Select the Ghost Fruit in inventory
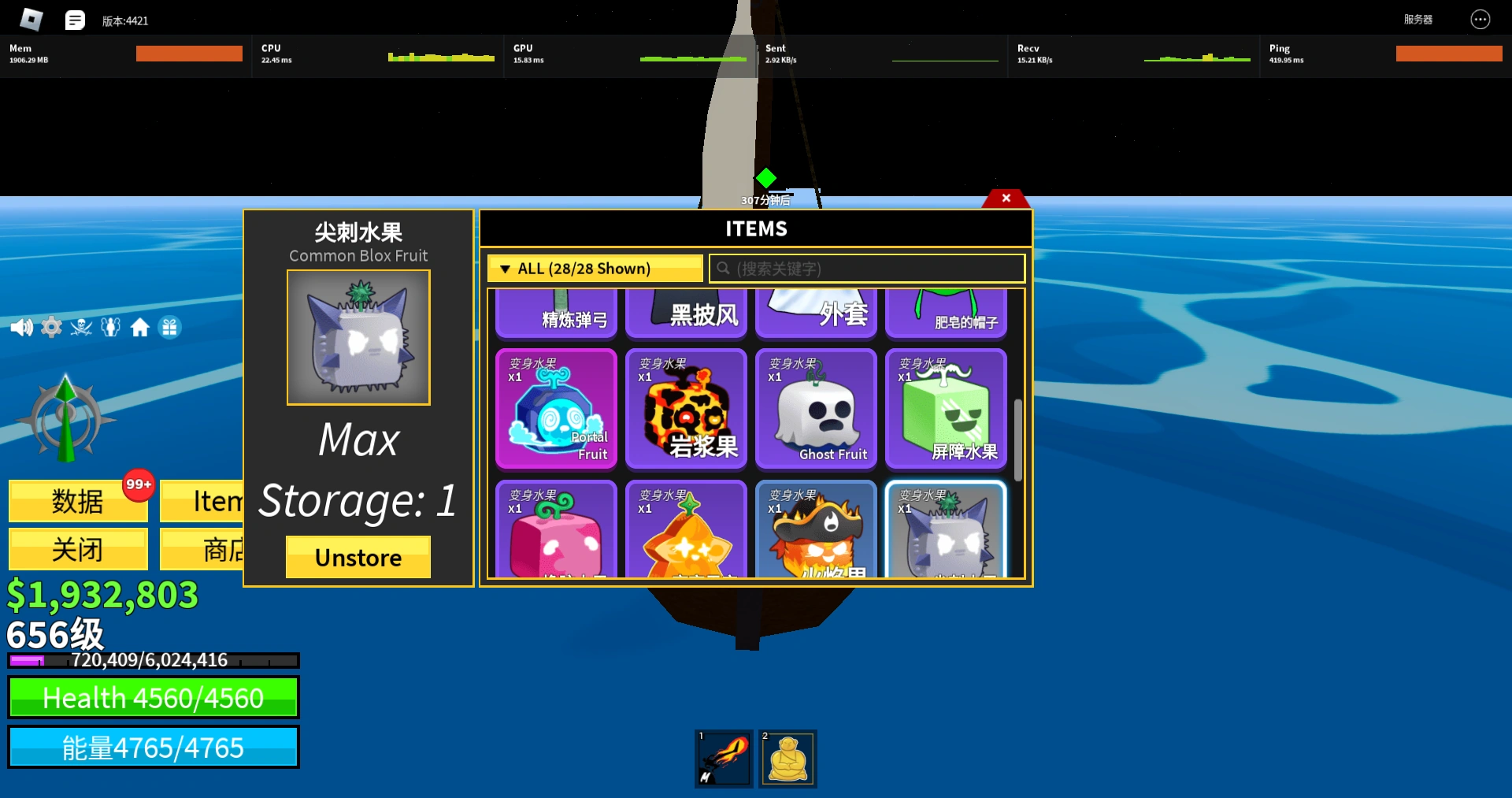 816,409
